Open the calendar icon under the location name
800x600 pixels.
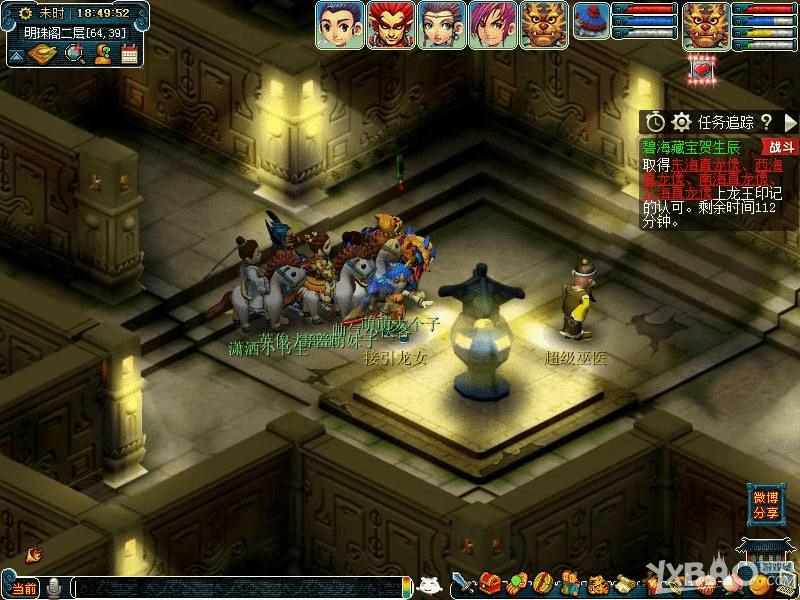coord(129,54)
